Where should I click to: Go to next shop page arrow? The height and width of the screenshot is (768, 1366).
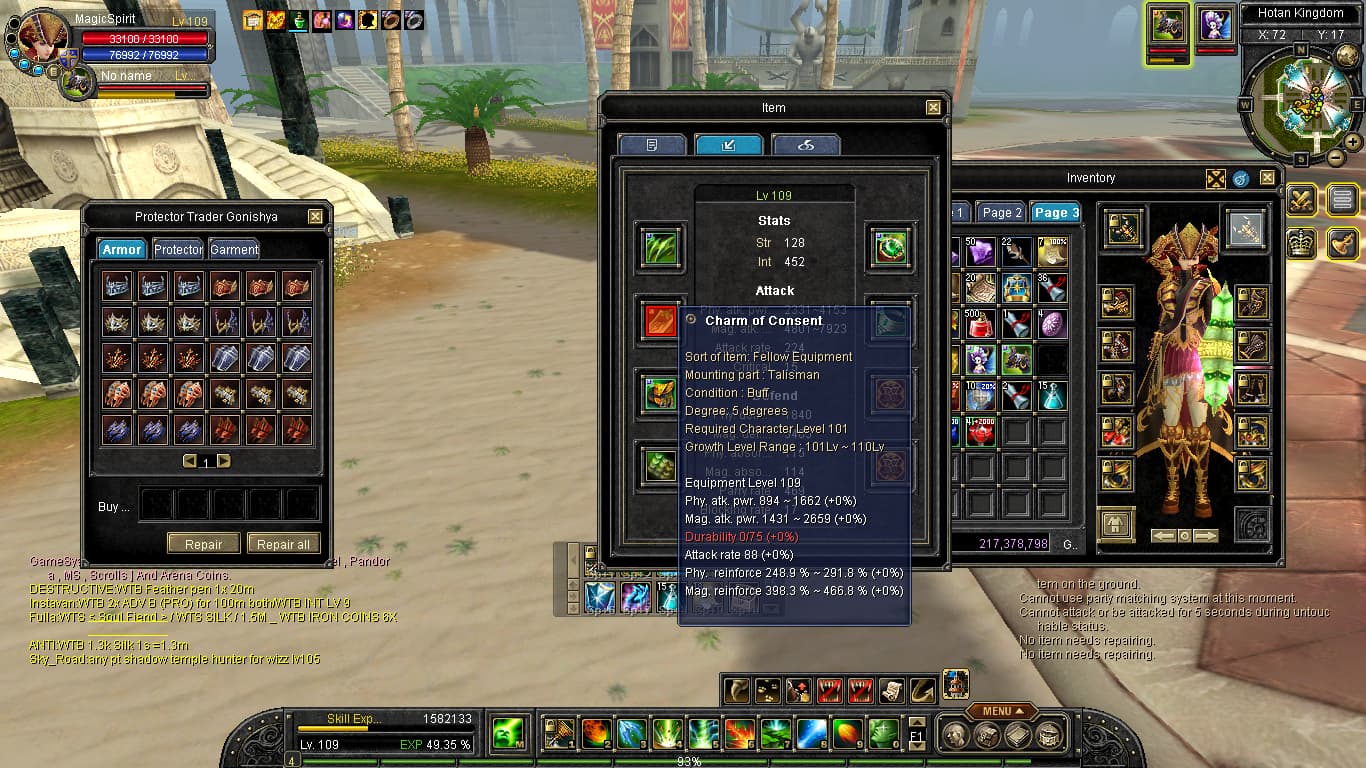(x=224, y=461)
